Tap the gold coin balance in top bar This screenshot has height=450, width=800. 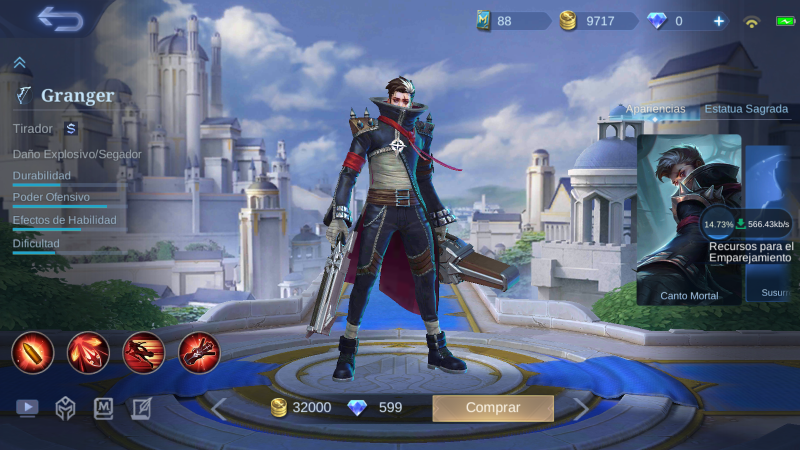click(598, 20)
